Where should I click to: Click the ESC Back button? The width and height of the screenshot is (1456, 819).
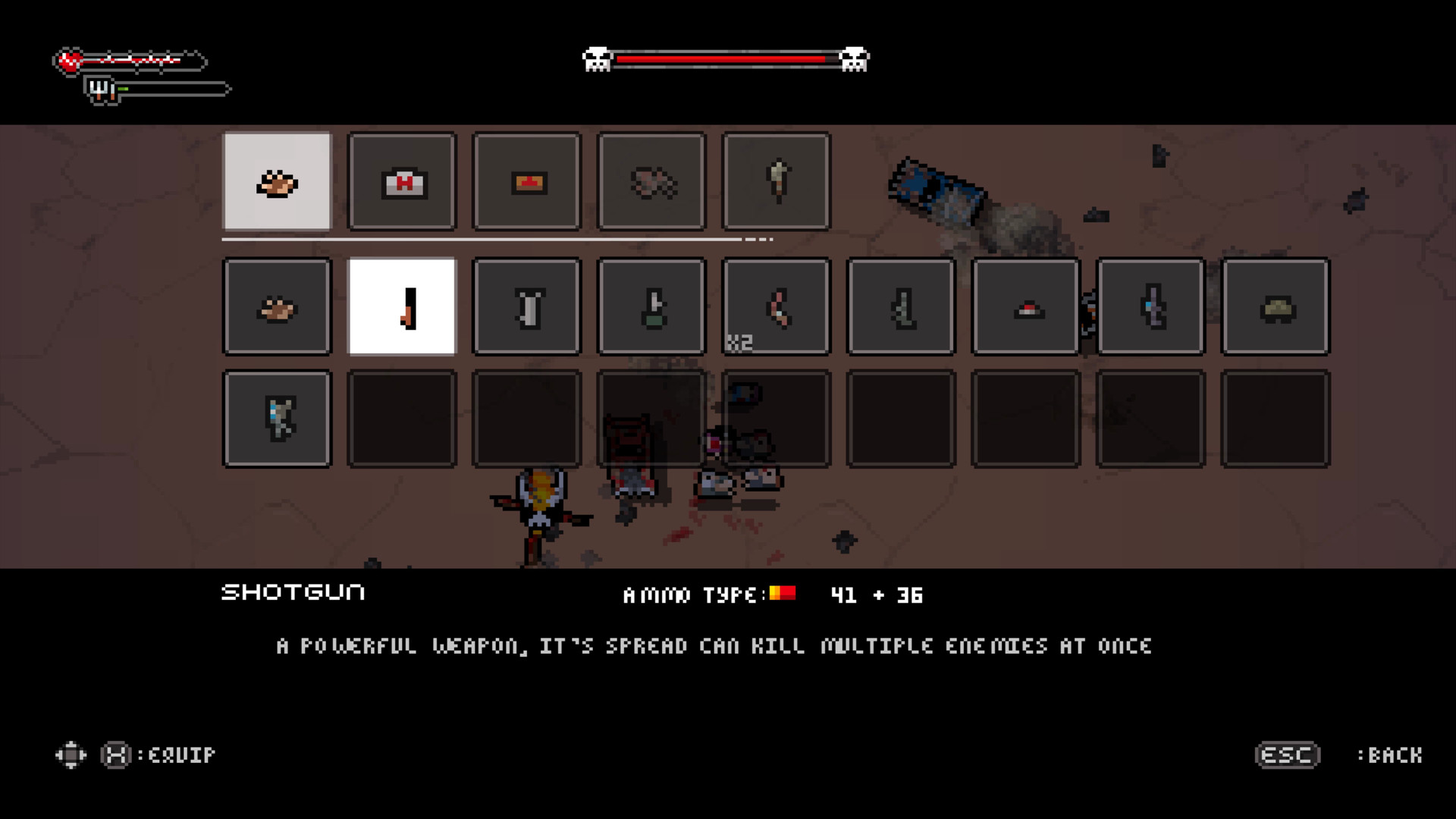coord(1287,754)
